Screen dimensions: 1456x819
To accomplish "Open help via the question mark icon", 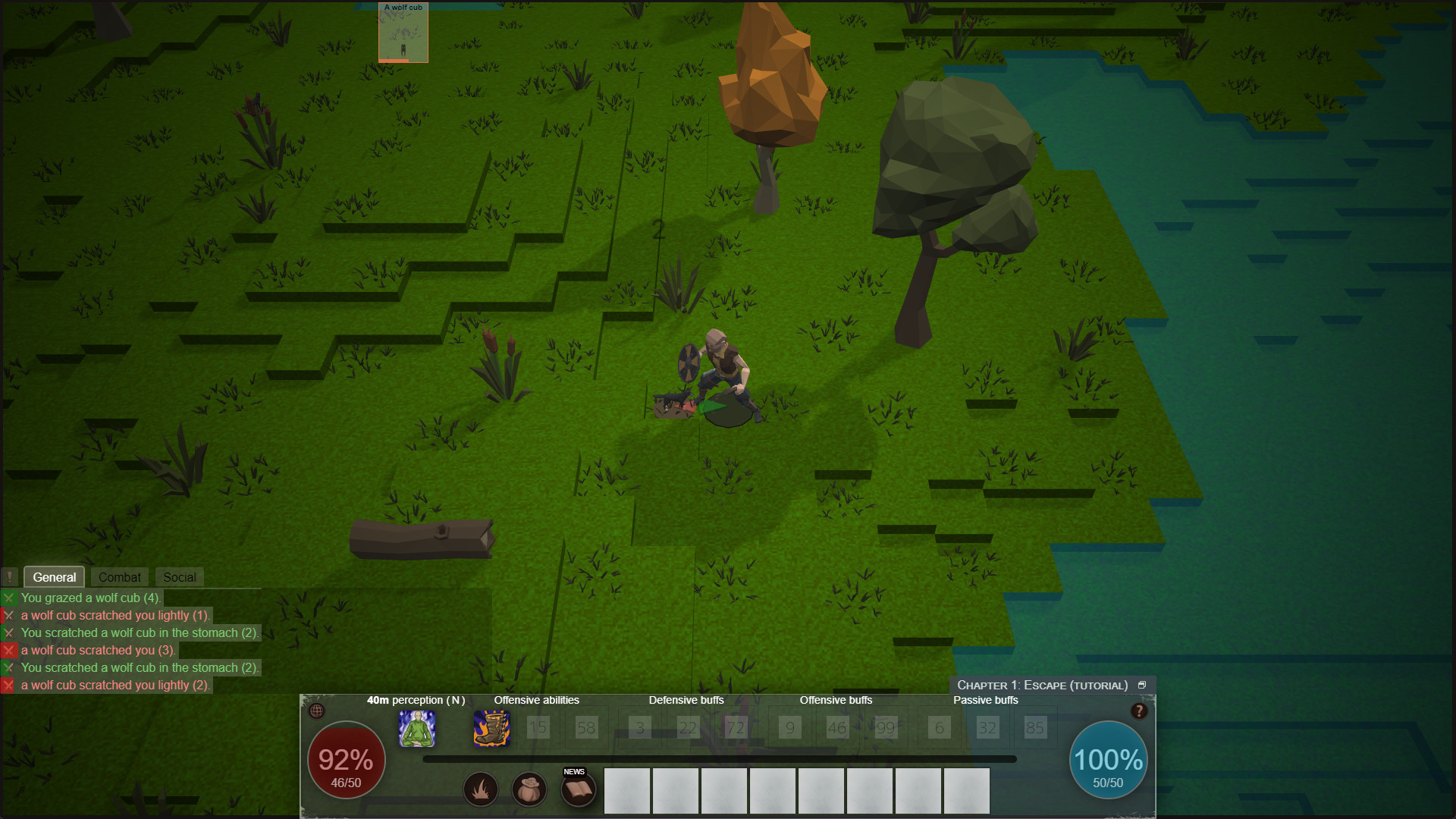I will point(1139,711).
